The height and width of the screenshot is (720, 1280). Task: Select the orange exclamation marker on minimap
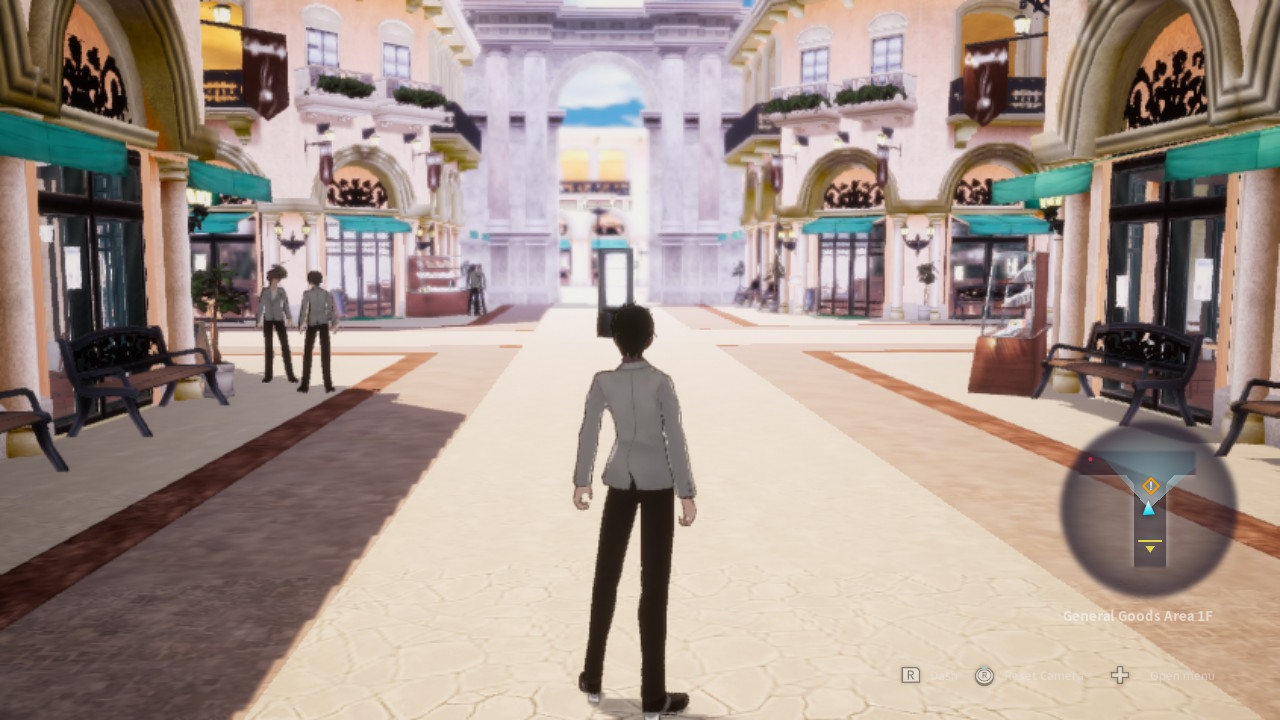click(1150, 486)
